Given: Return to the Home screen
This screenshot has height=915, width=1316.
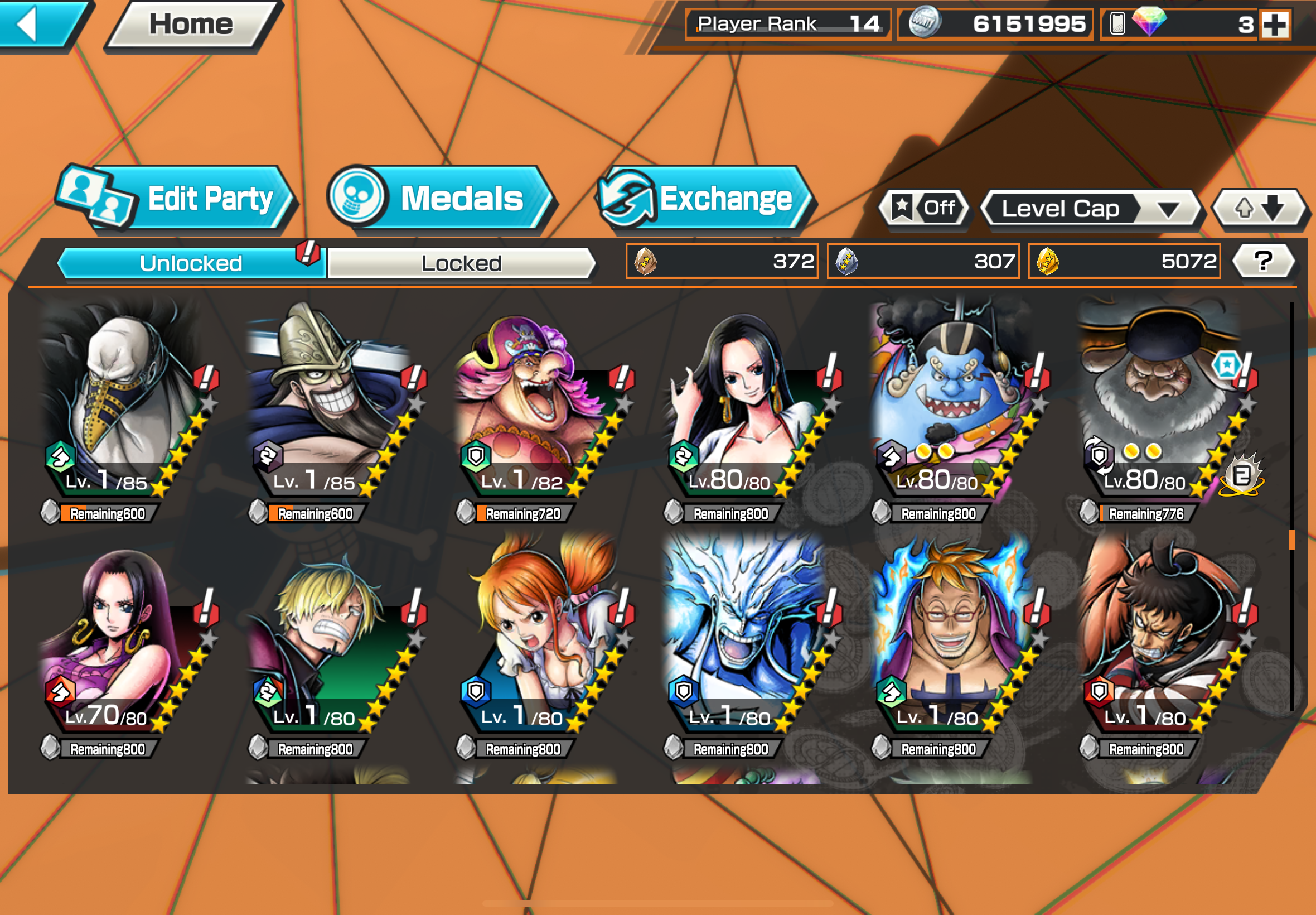Looking at the screenshot, I should coord(191,24).
